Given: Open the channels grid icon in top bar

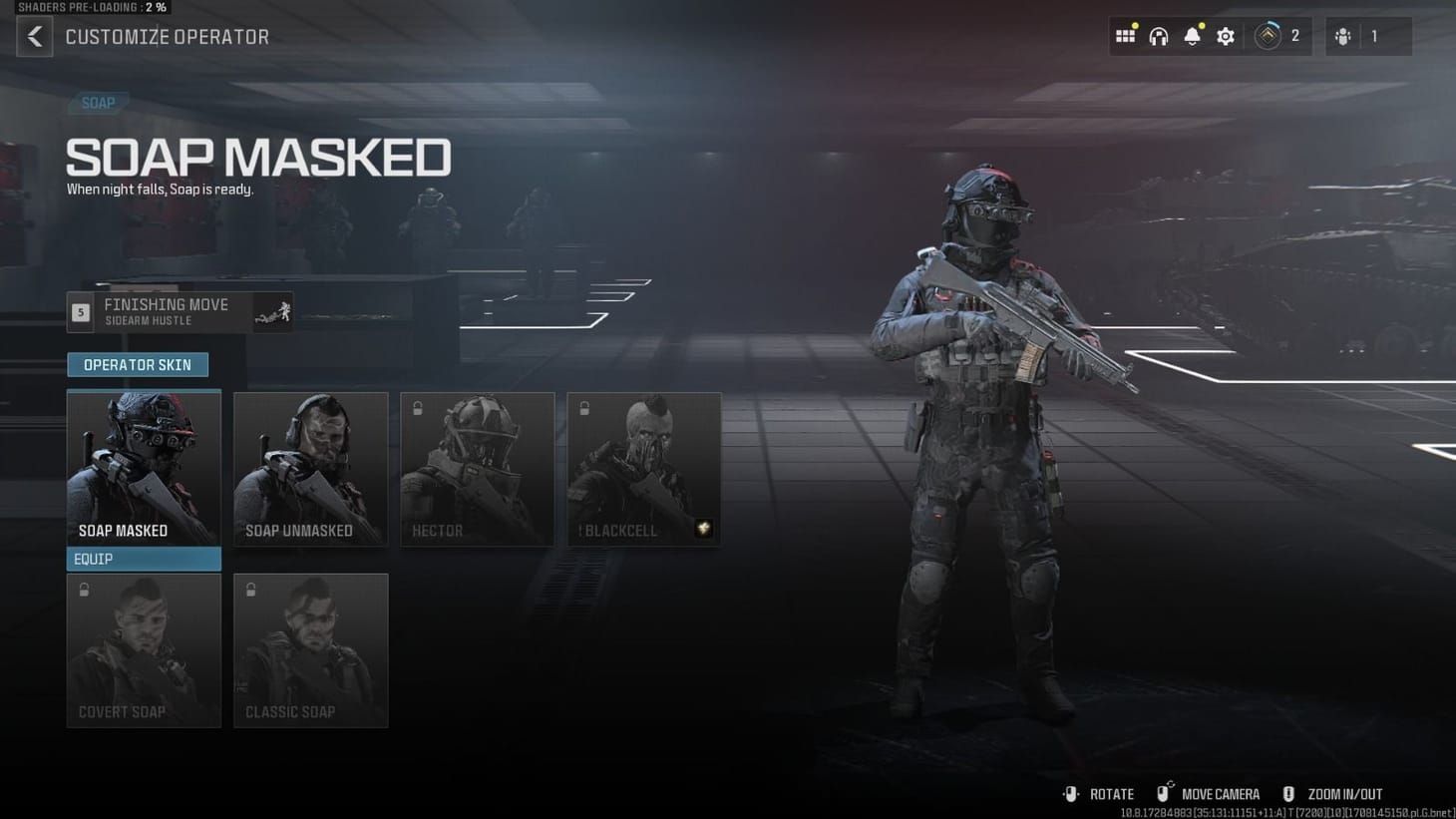Looking at the screenshot, I should tap(1125, 35).
